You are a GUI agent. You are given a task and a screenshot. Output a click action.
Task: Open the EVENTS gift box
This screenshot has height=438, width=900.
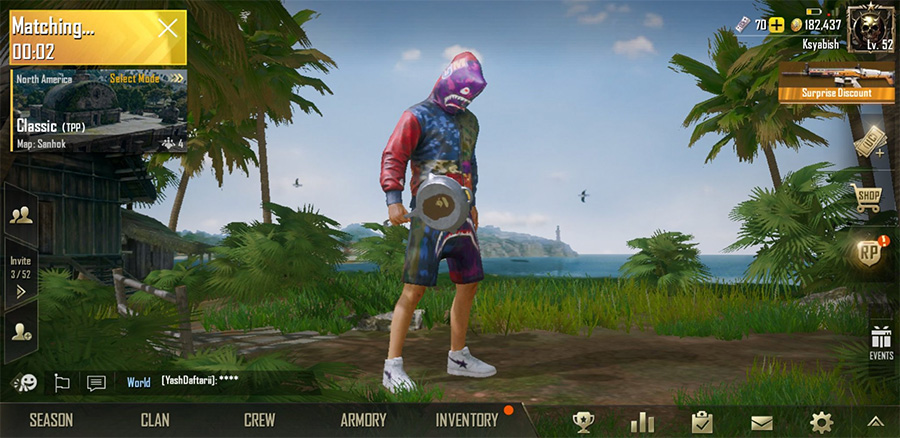click(x=880, y=341)
